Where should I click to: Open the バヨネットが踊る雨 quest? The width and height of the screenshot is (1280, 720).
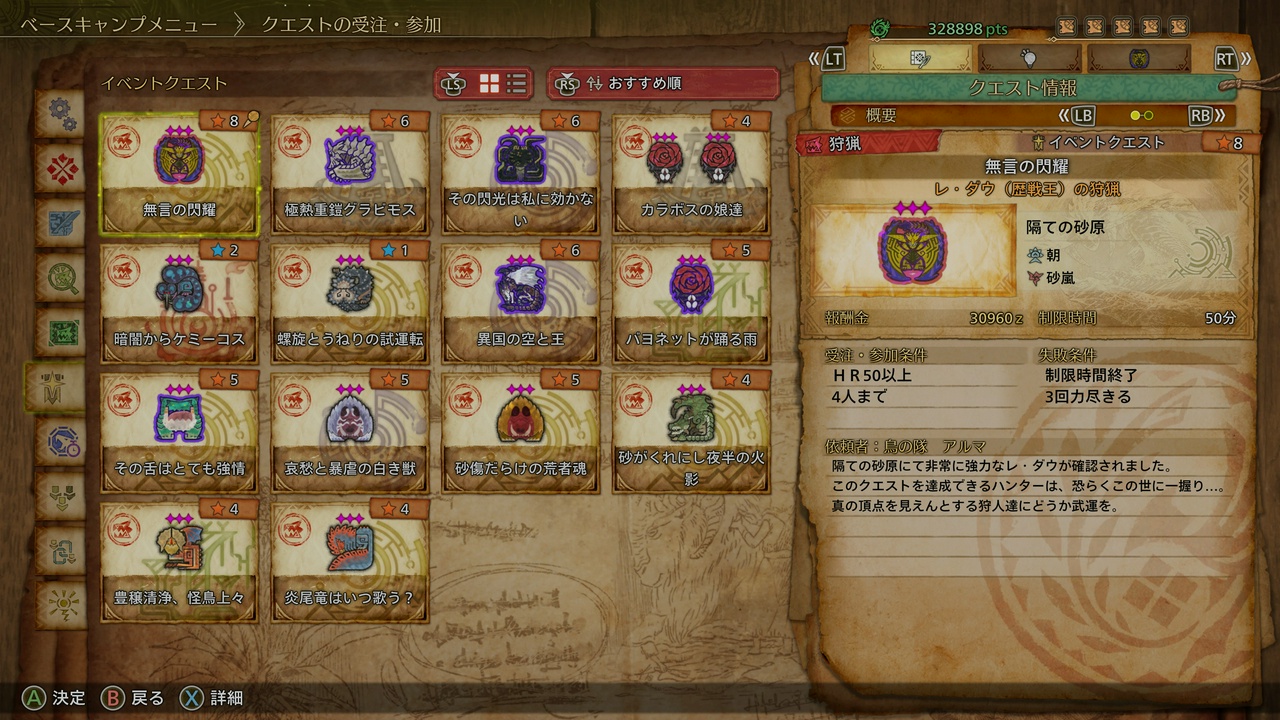point(692,301)
